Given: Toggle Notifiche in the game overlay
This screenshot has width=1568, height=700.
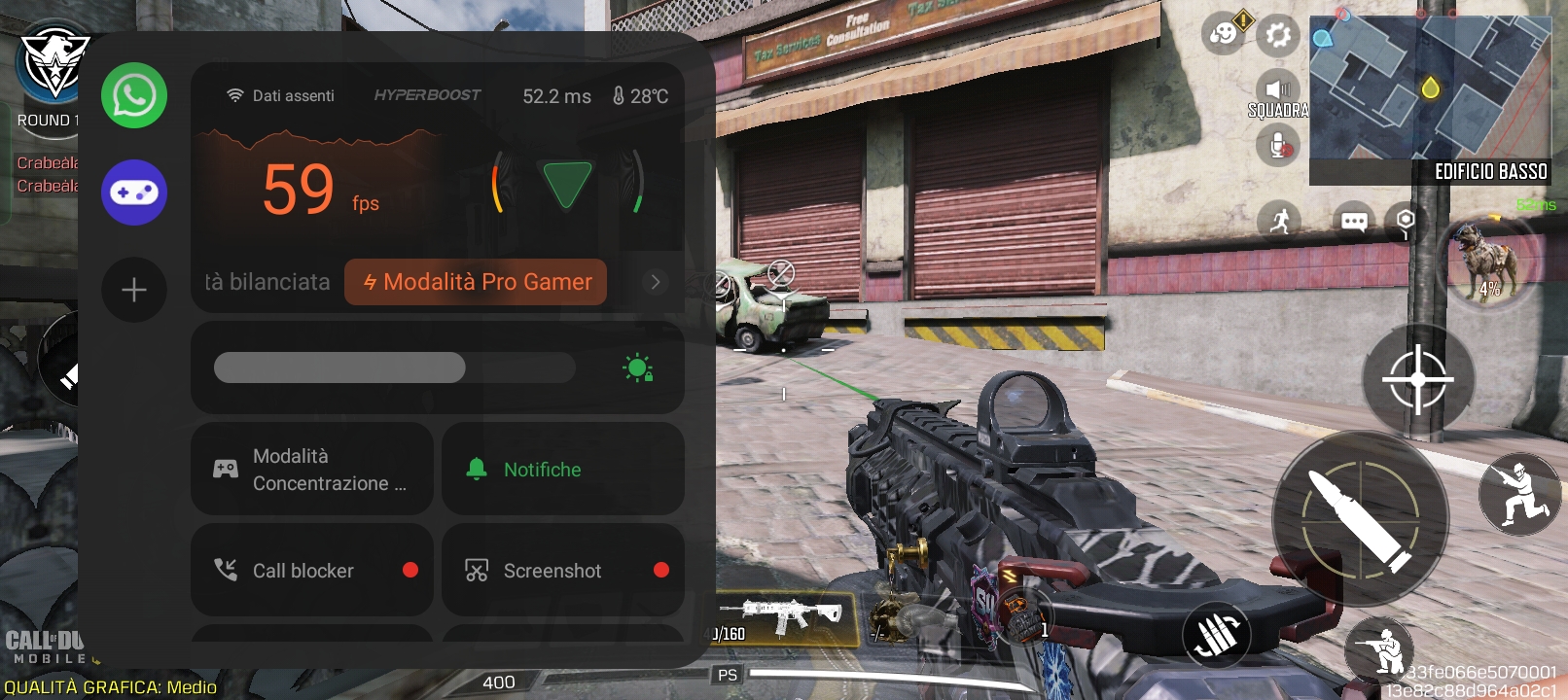Looking at the screenshot, I should click(563, 470).
